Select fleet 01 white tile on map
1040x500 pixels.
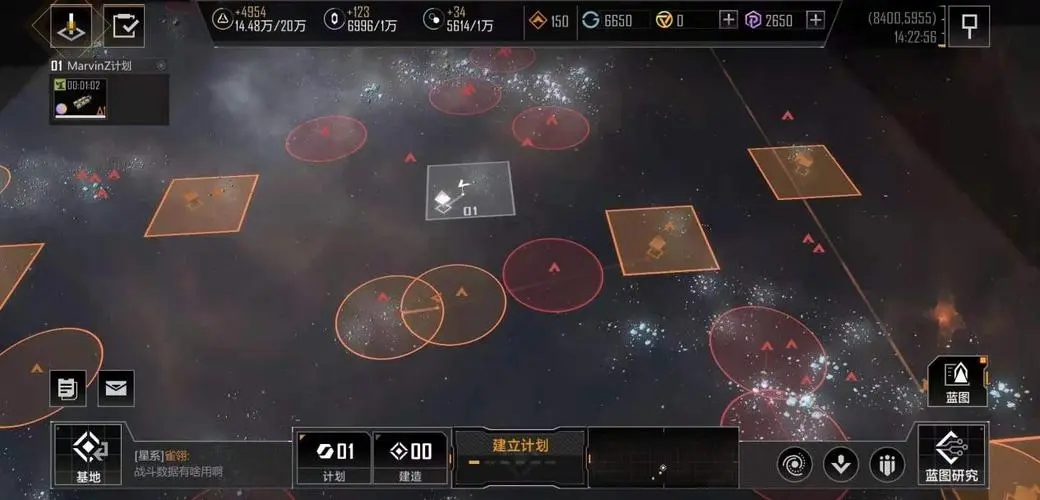469,191
